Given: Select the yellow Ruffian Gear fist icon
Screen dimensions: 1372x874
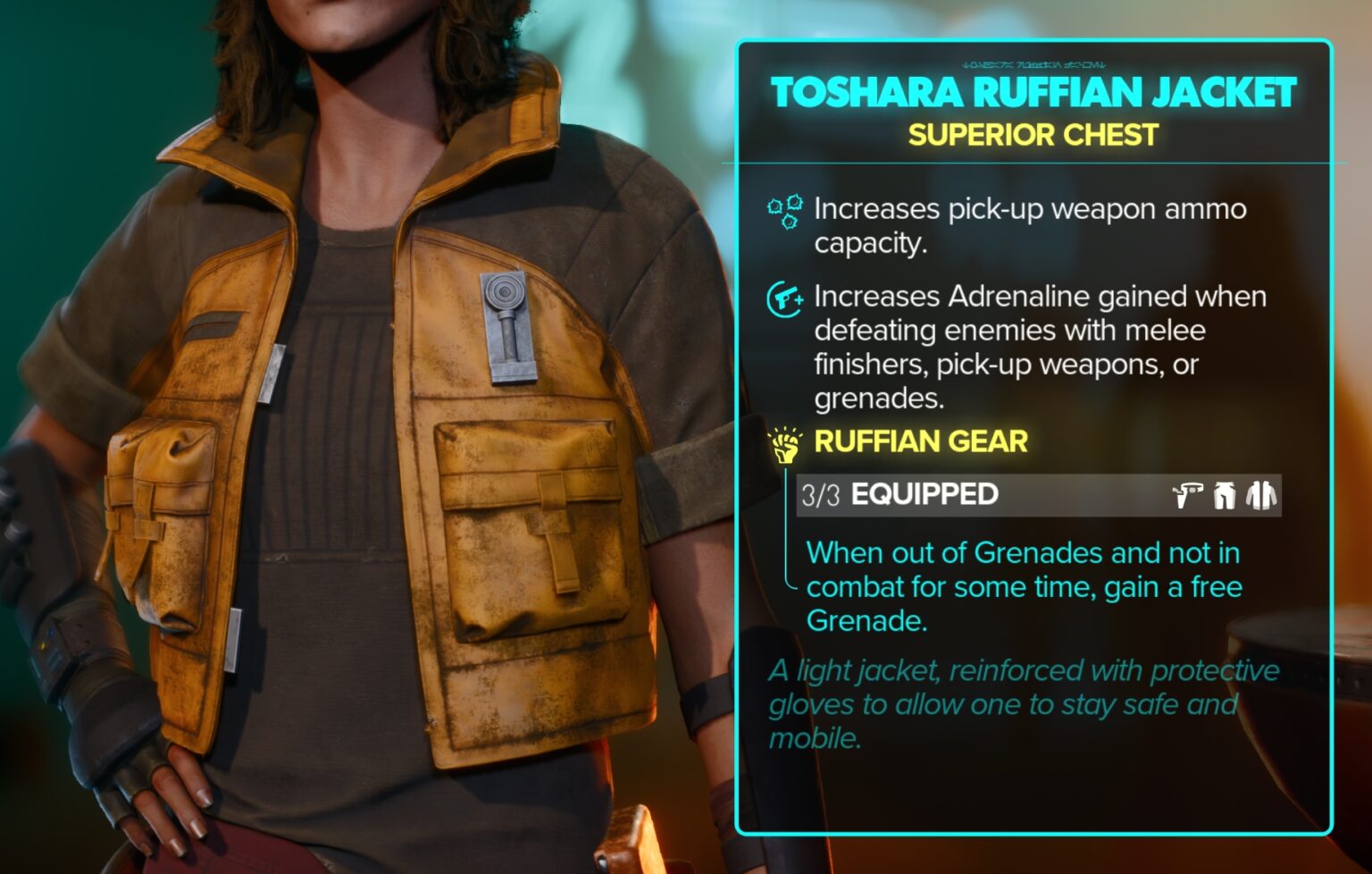Looking at the screenshot, I should pos(785,445).
